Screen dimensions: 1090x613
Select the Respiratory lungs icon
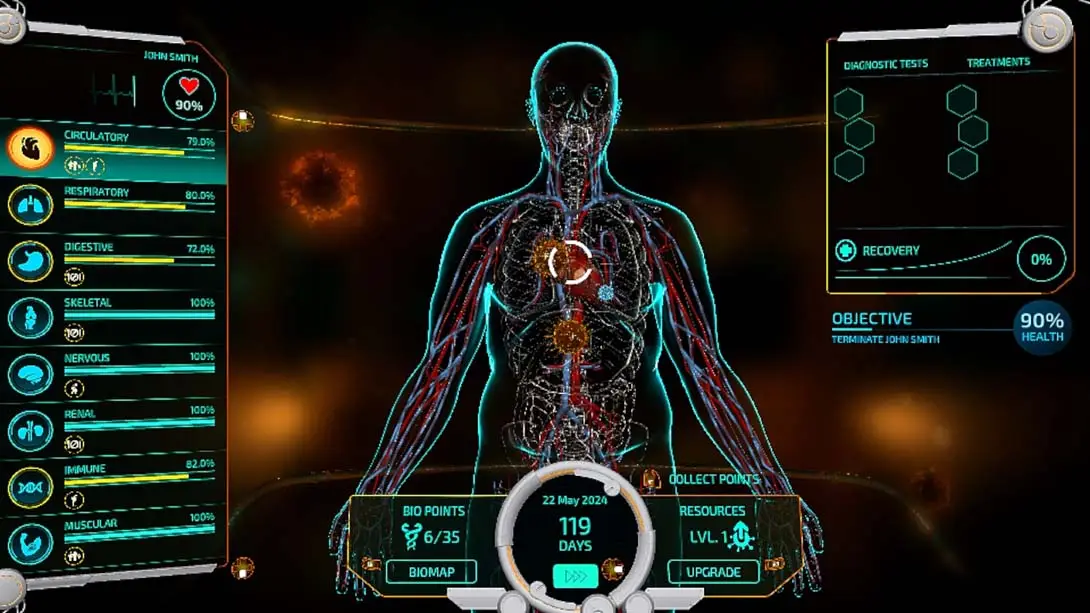coord(30,204)
